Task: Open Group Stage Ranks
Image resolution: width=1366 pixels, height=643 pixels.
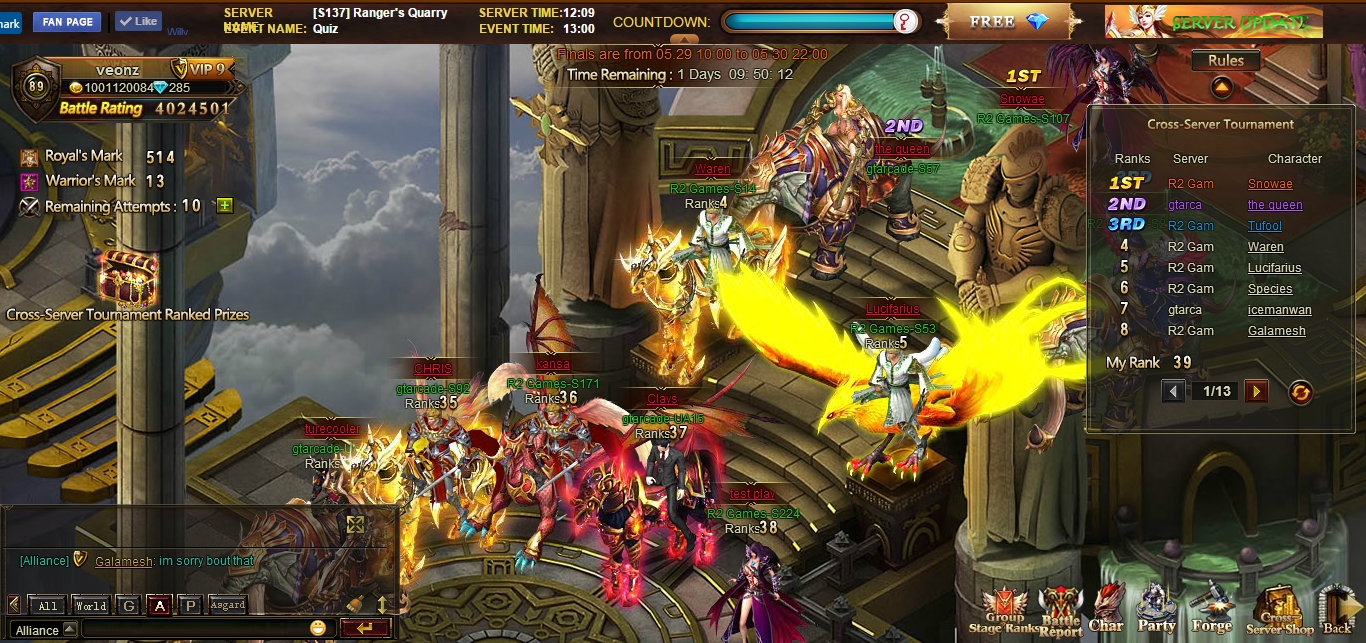Action: click(1004, 610)
